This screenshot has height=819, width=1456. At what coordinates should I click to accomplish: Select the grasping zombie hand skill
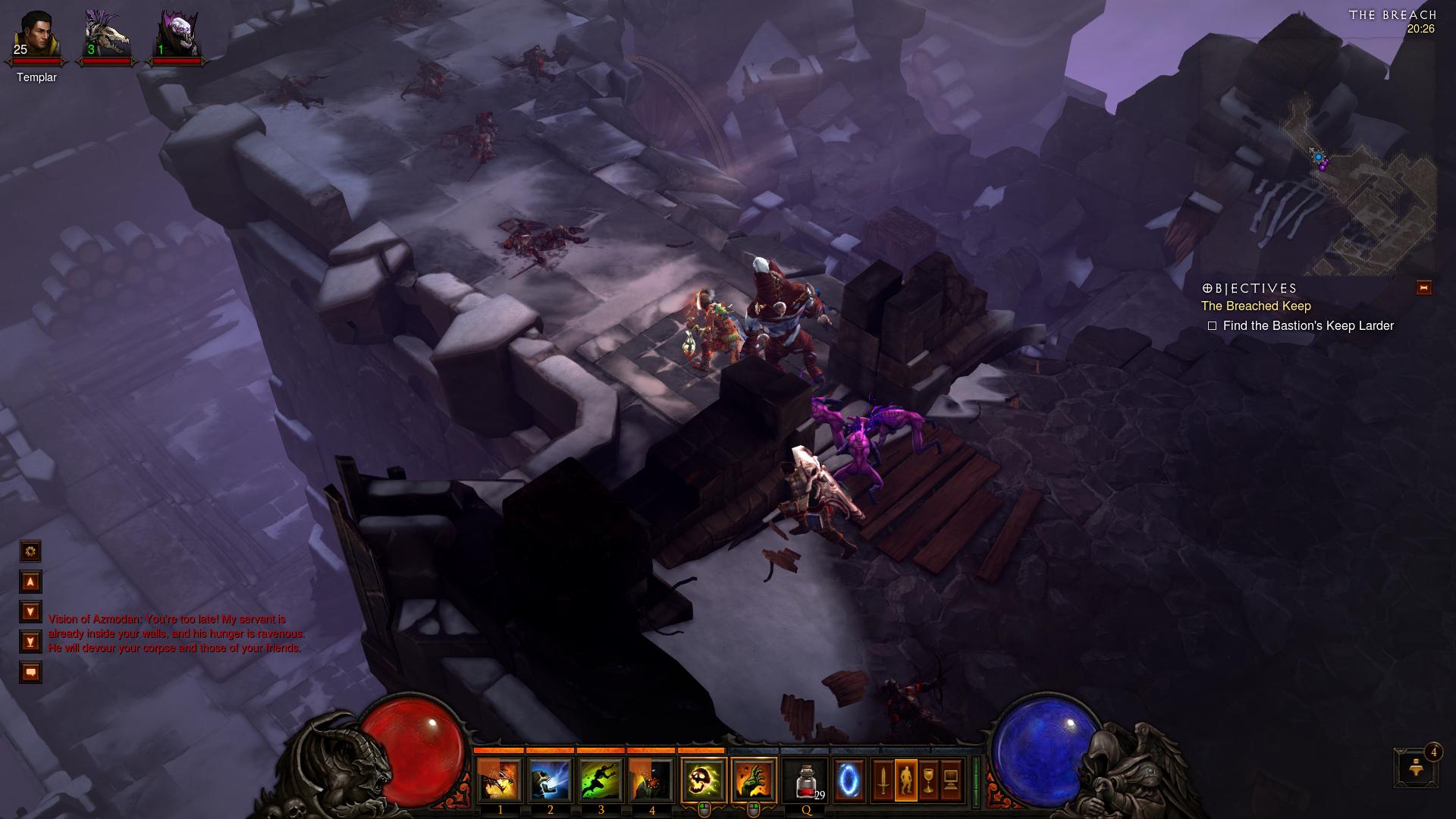click(754, 780)
